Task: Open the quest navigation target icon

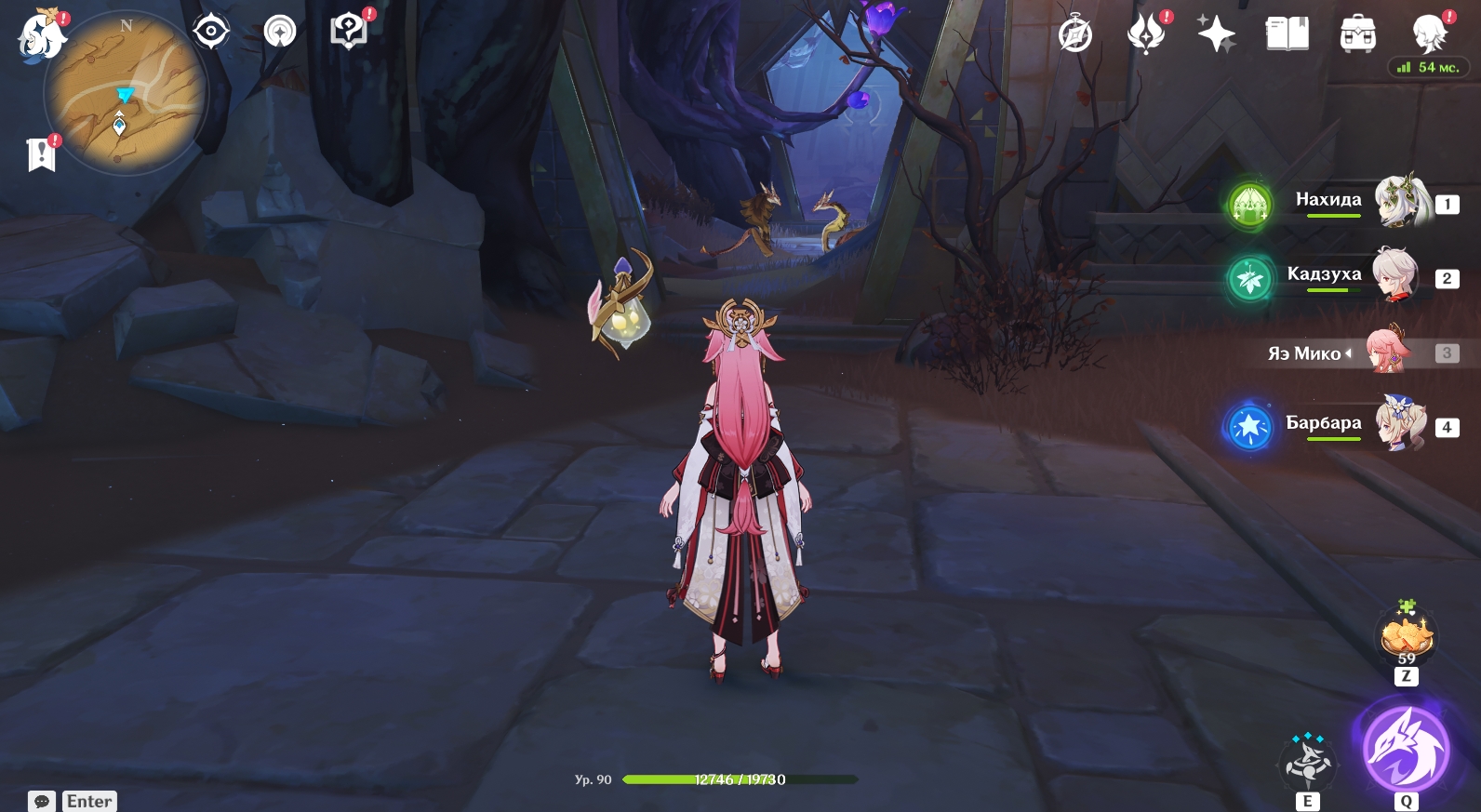Action: coord(211,33)
